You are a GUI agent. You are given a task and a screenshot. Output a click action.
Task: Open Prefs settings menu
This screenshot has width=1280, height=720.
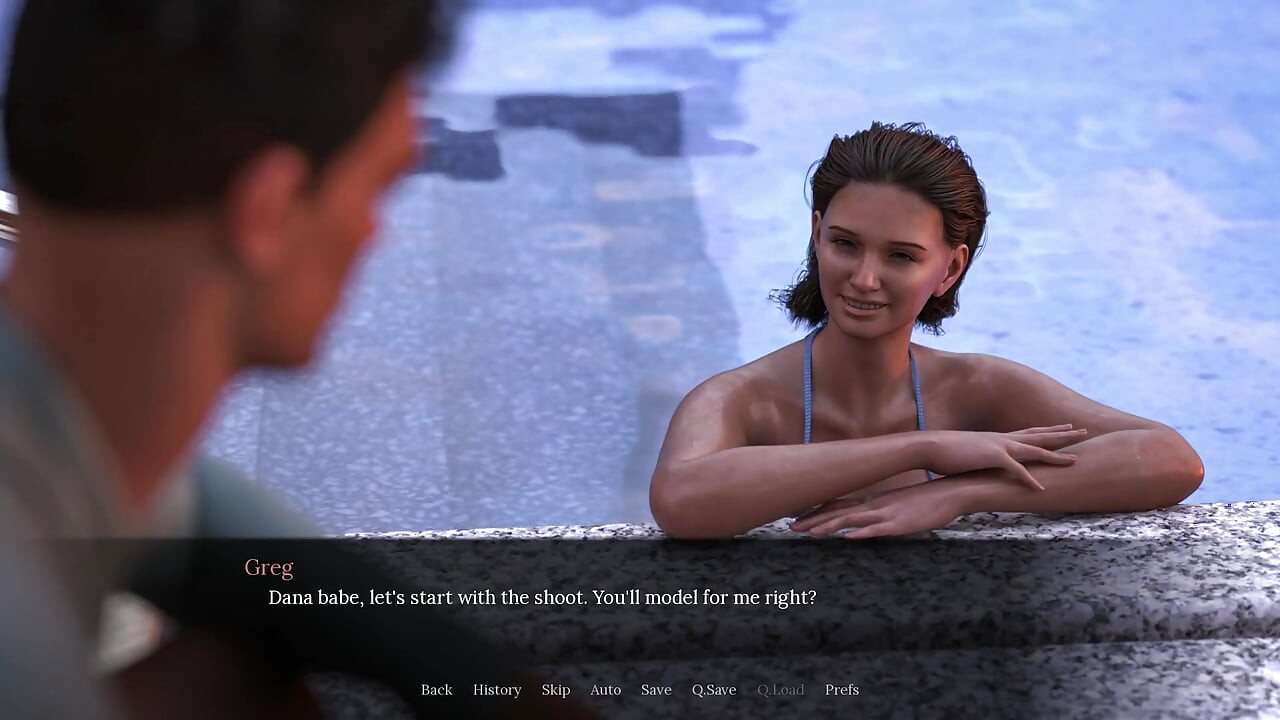click(x=842, y=690)
